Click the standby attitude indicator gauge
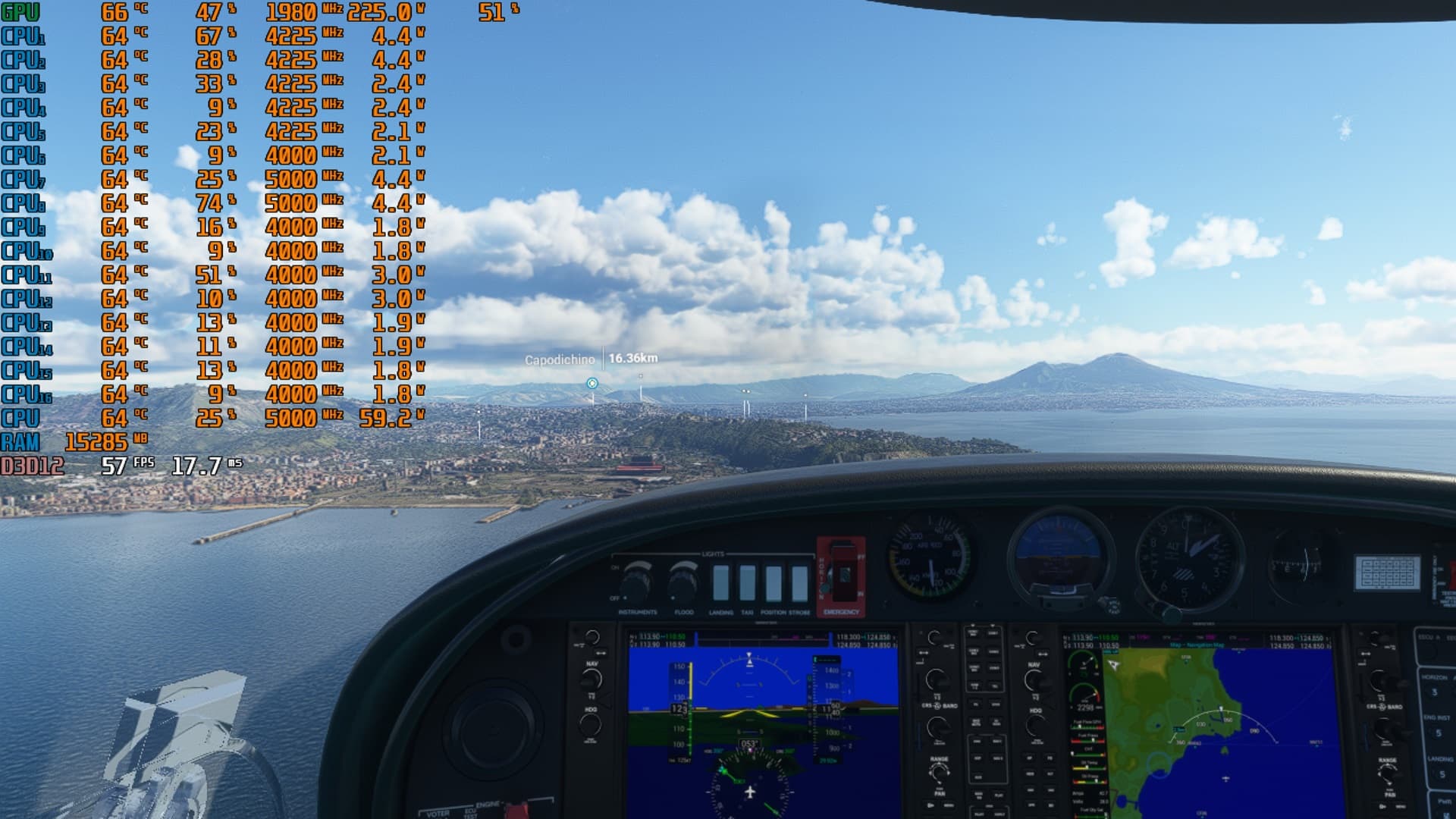Image resolution: width=1456 pixels, height=819 pixels. [1058, 554]
